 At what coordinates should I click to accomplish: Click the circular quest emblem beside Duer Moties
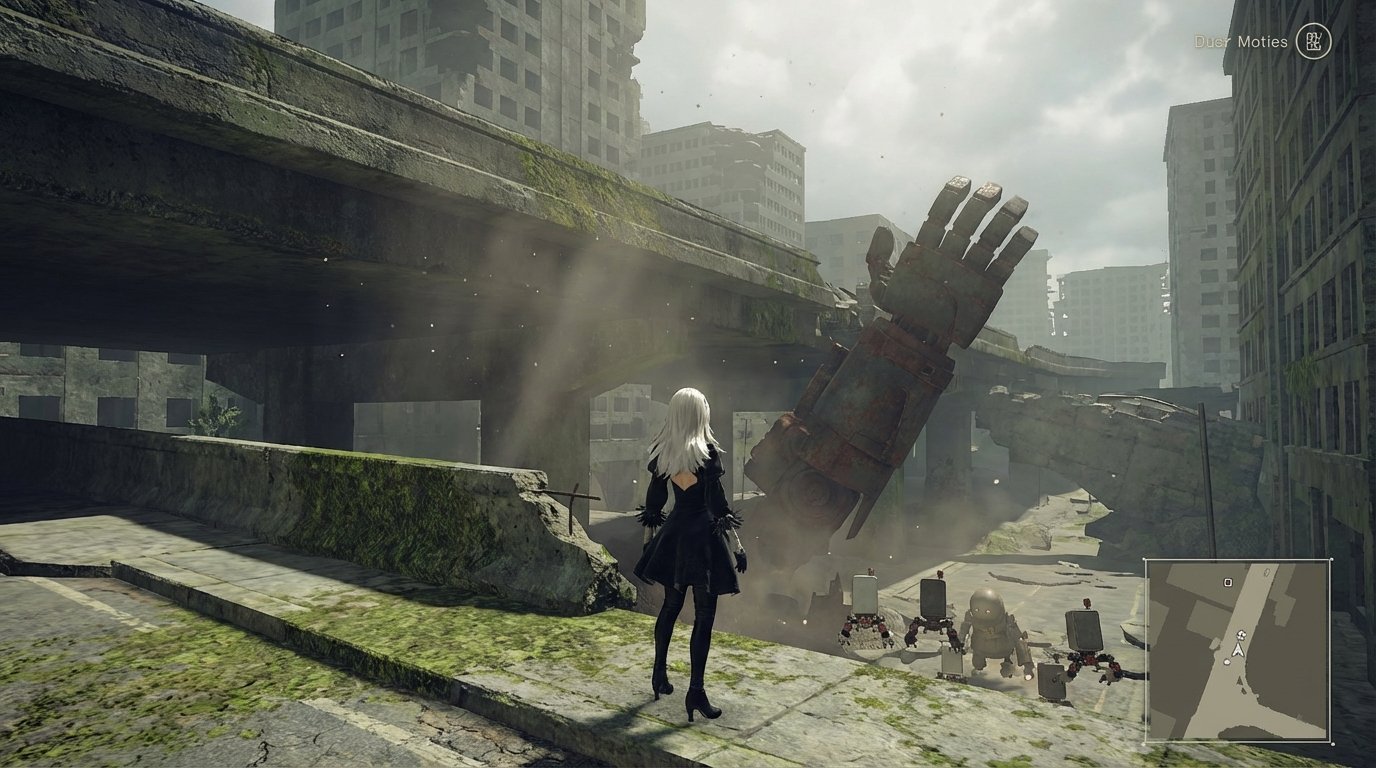point(1316,42)
